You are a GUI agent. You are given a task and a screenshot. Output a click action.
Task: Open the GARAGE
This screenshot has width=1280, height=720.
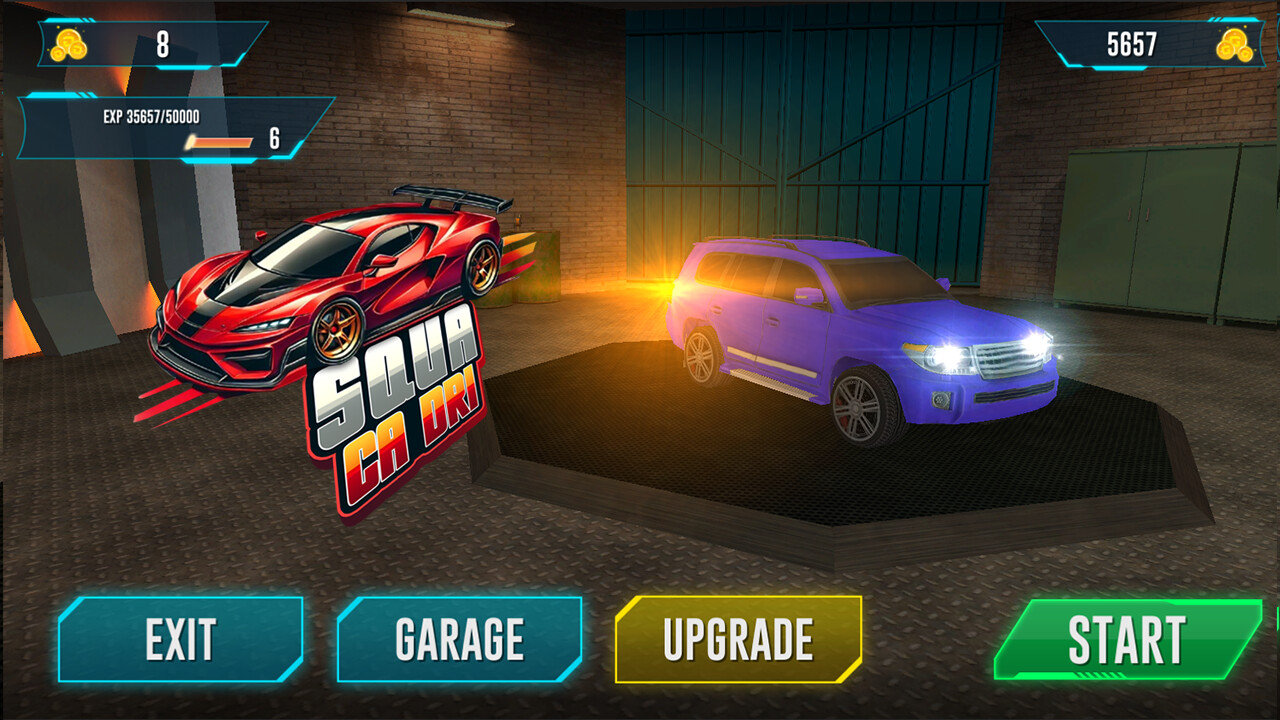[460, 636]
